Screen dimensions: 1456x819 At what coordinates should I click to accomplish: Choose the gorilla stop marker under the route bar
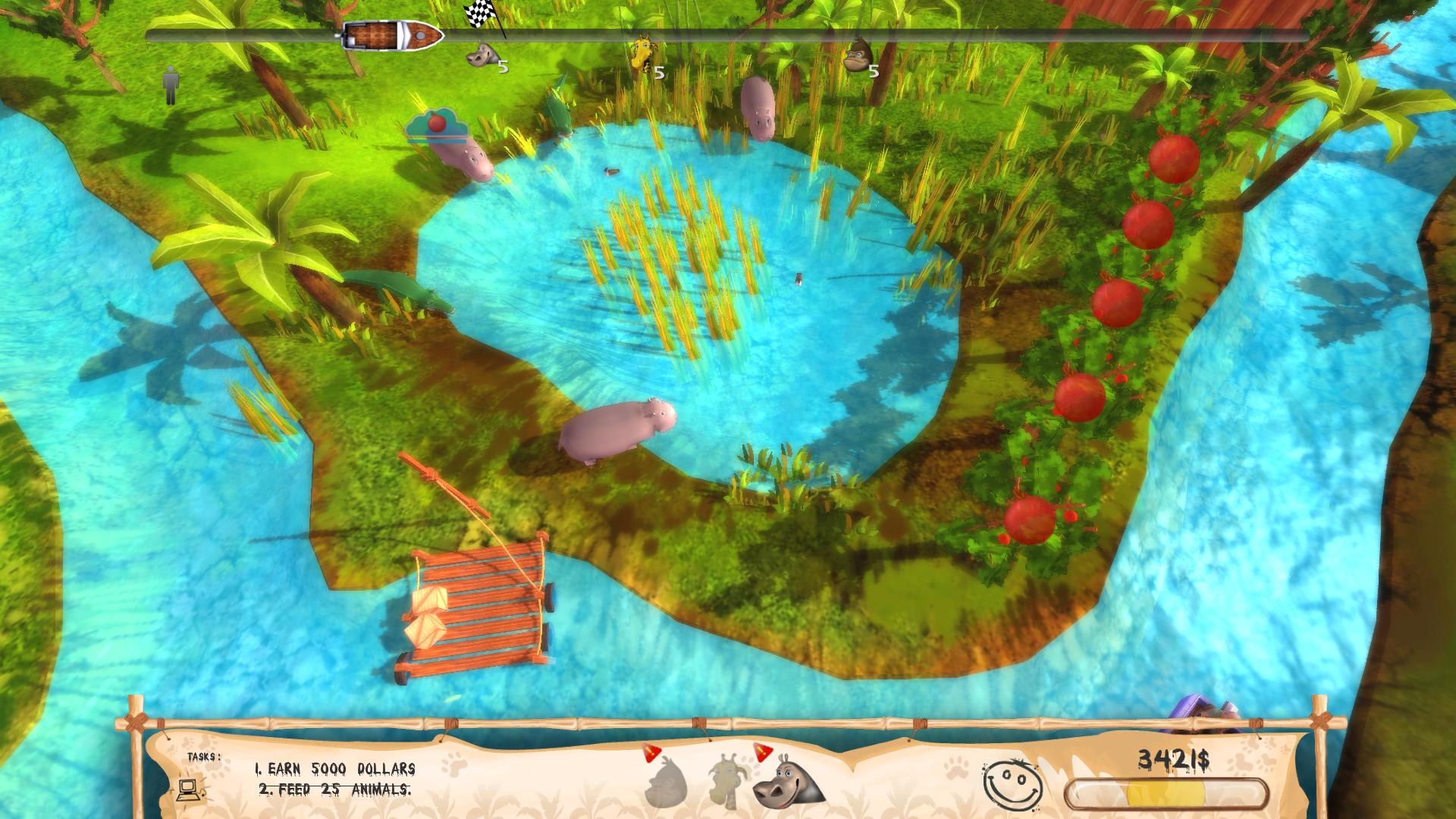tap(857, 54)
